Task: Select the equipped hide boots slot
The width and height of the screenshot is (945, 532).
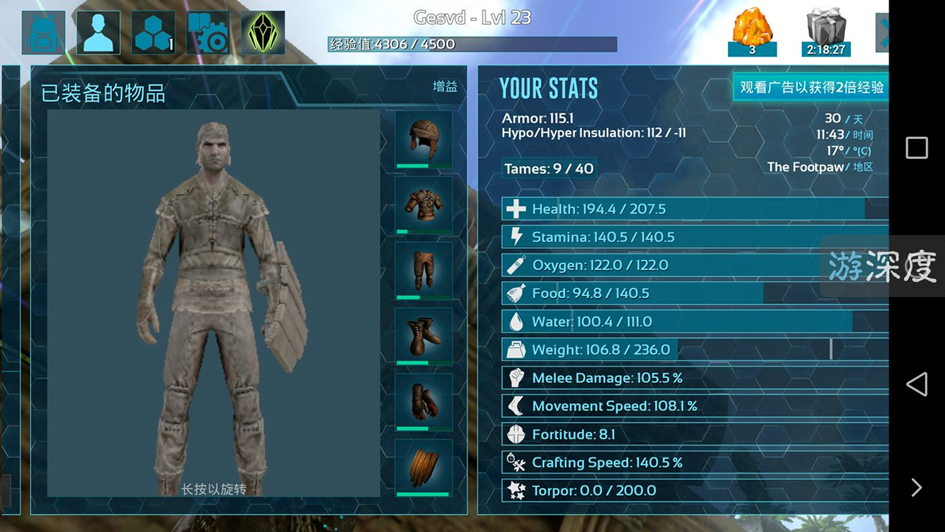Action: pyautogui.click(x=423, y=336)
